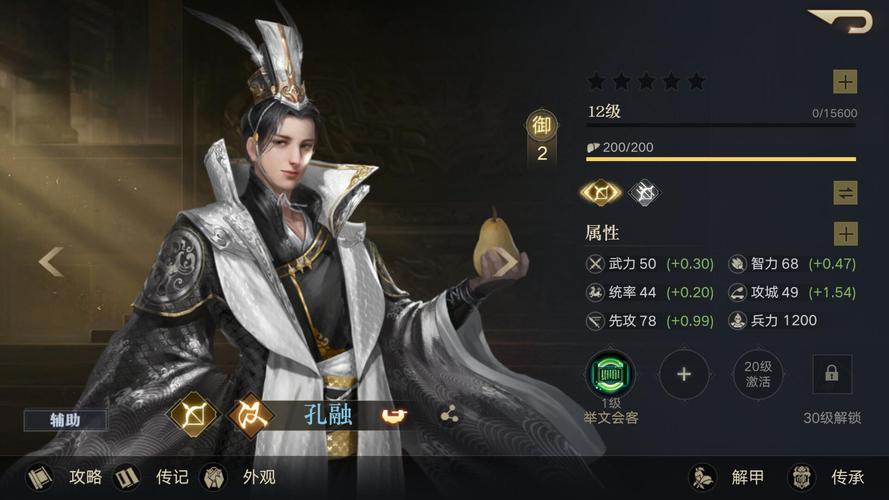Select the highlighted gold archer troop icon
Viewport: 889px width, 500px height.
pyautogui.click(x=601, y=192)
